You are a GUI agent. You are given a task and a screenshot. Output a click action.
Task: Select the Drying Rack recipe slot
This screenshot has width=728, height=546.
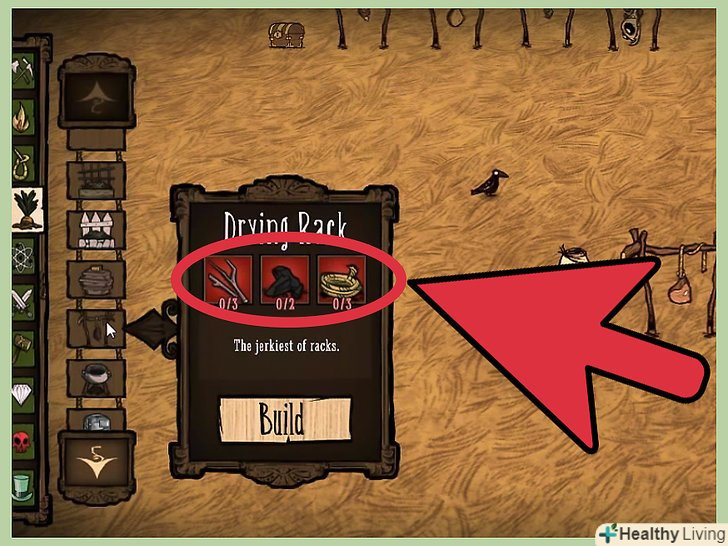click(96, 327)
